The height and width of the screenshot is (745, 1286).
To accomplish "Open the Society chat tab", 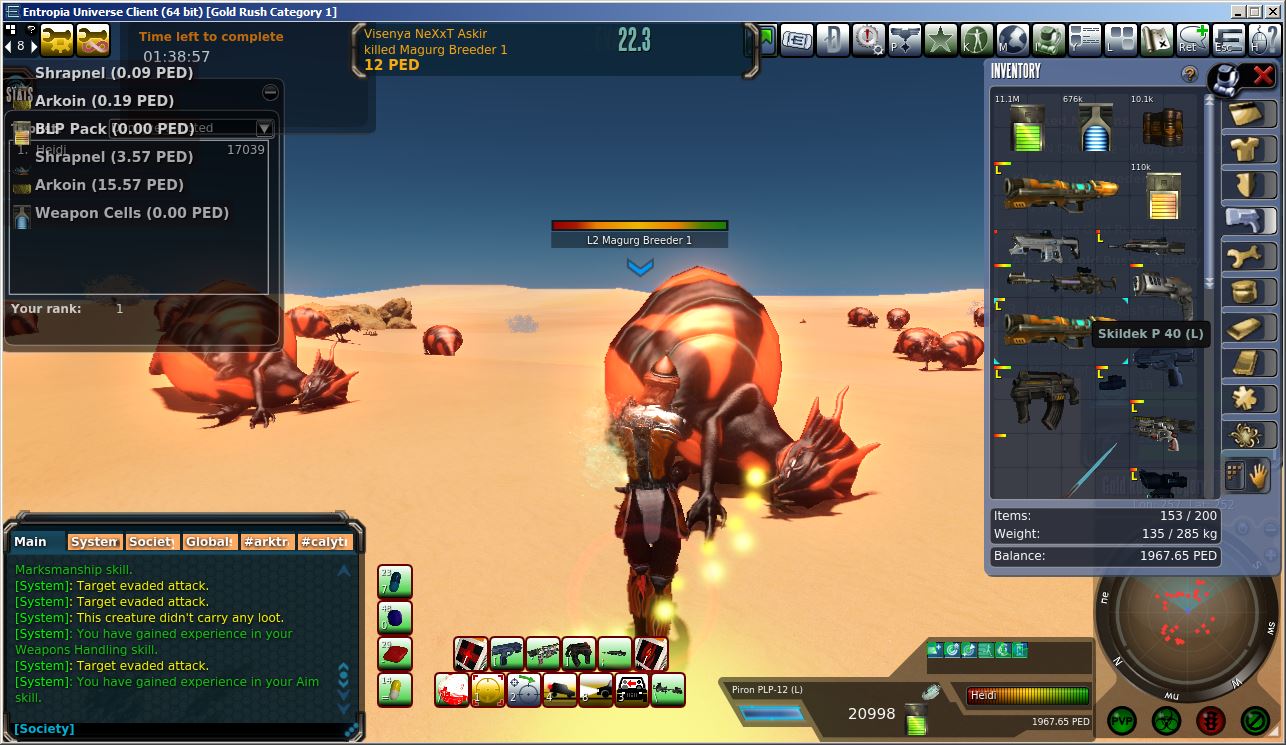I will (x=151, y=541).
